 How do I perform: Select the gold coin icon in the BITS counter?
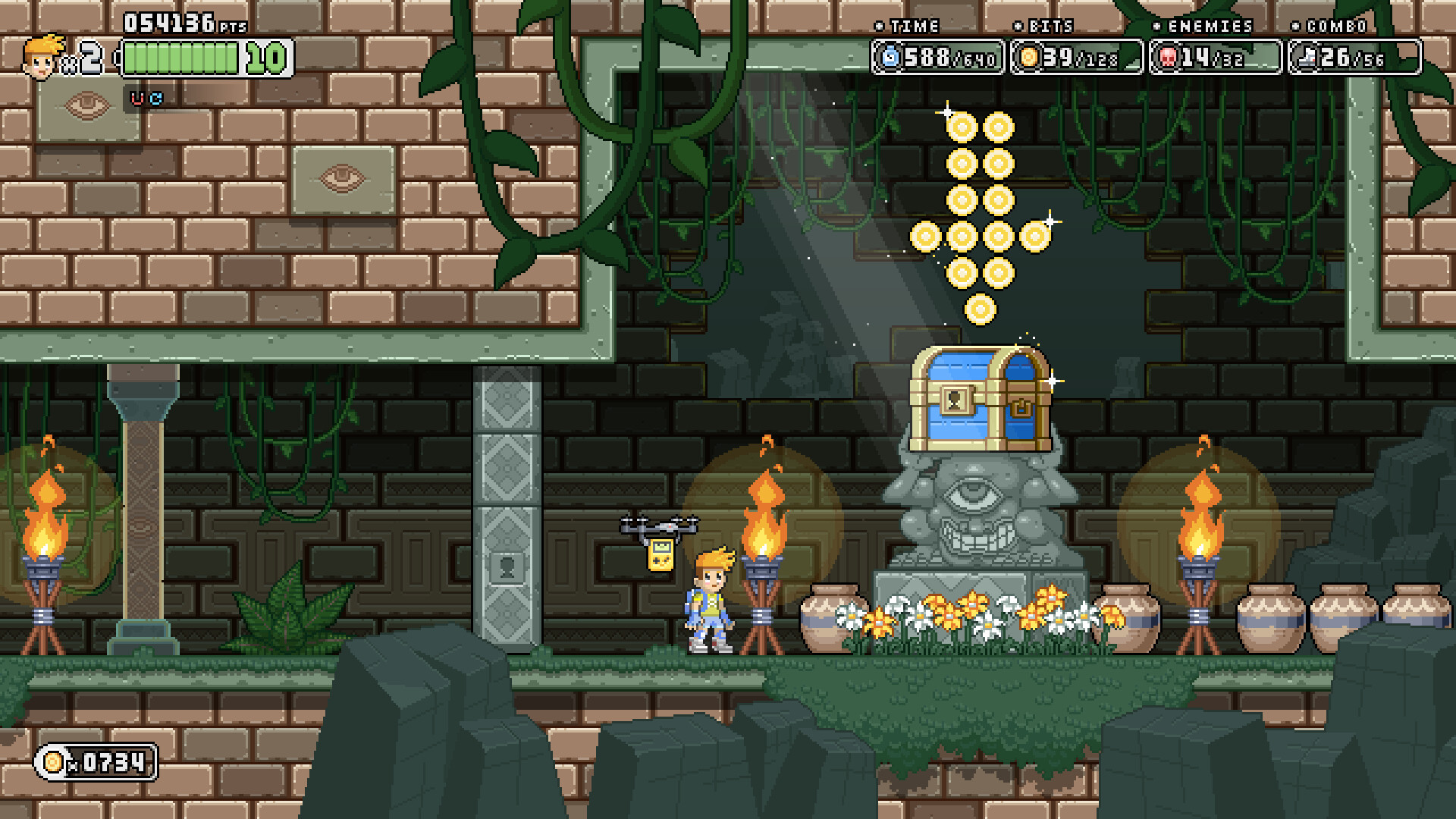[x=1030, y=56]
